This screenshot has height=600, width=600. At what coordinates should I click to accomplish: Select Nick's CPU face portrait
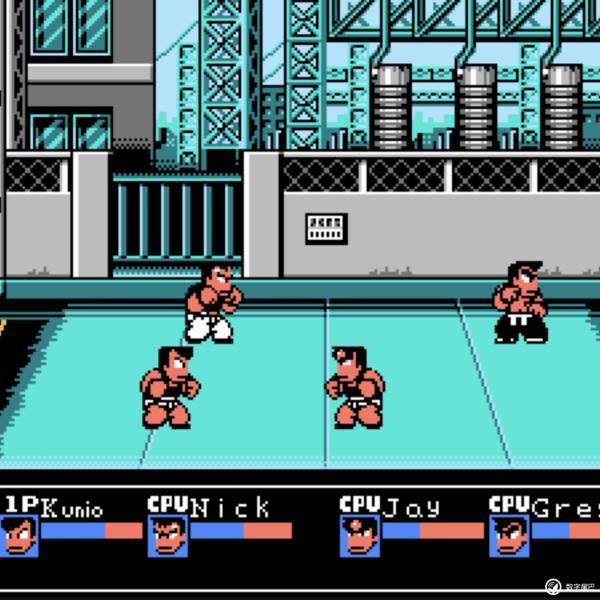click(x=167, y=536)
